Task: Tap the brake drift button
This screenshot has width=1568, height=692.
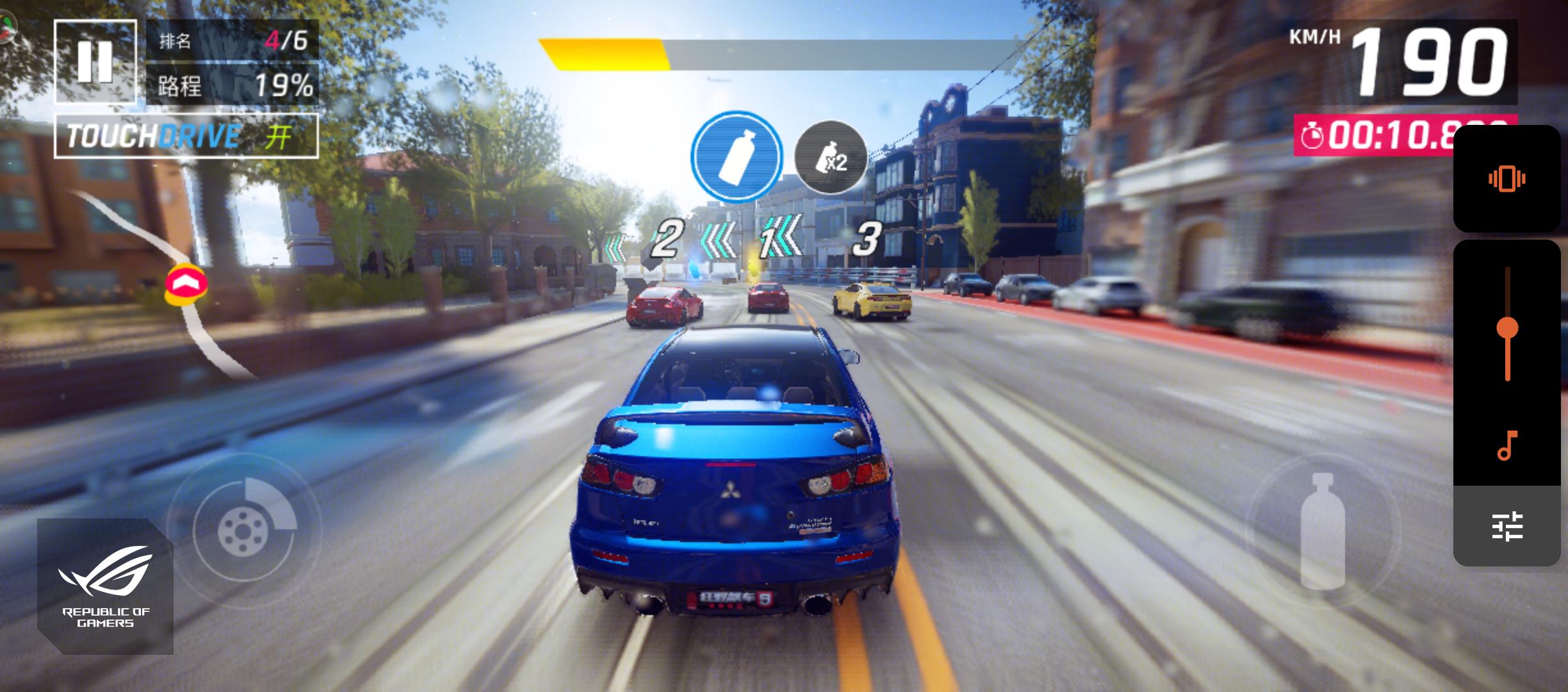Action: (244, 530)
